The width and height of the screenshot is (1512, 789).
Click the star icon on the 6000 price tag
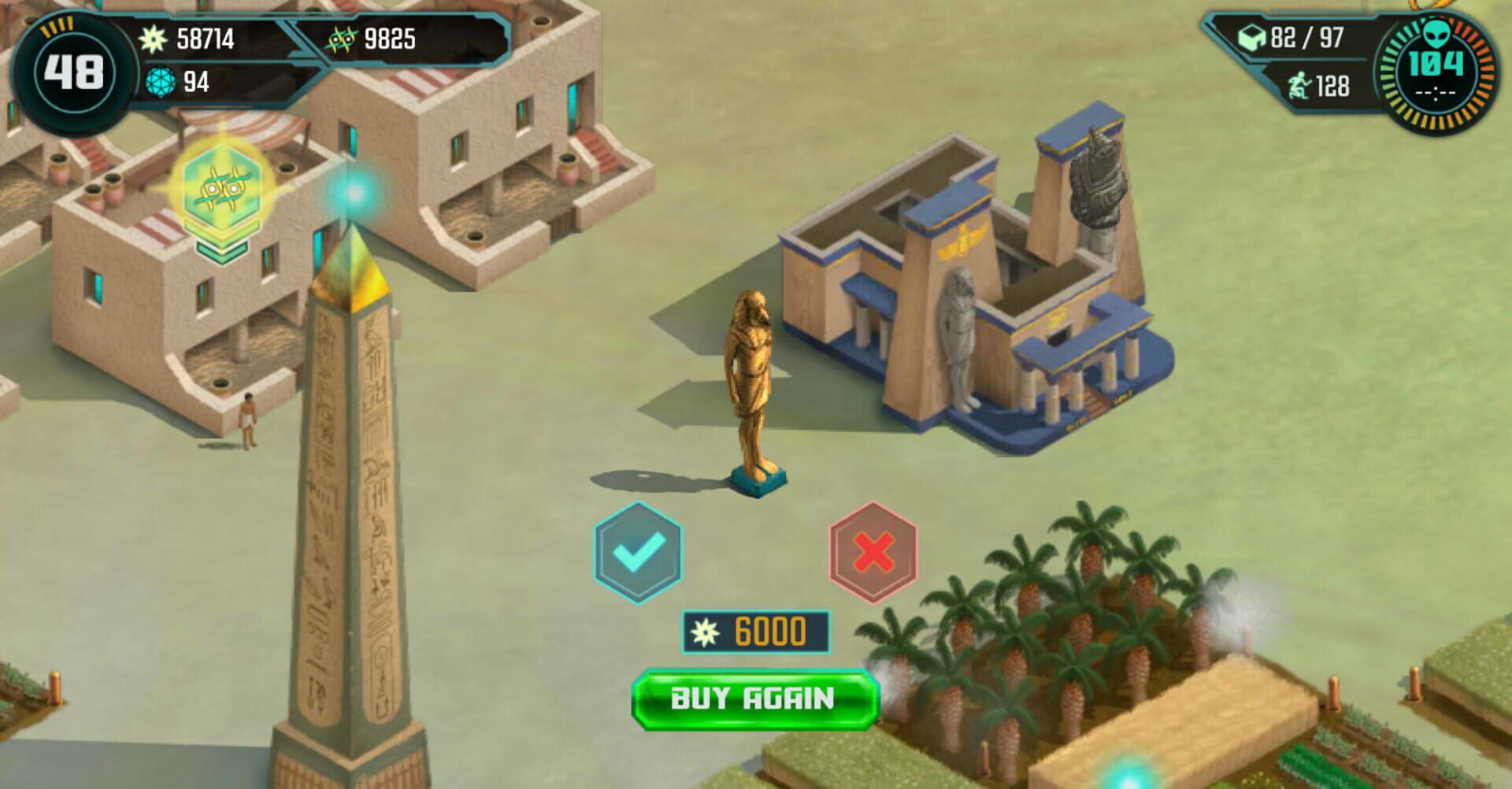pos(707,632)
